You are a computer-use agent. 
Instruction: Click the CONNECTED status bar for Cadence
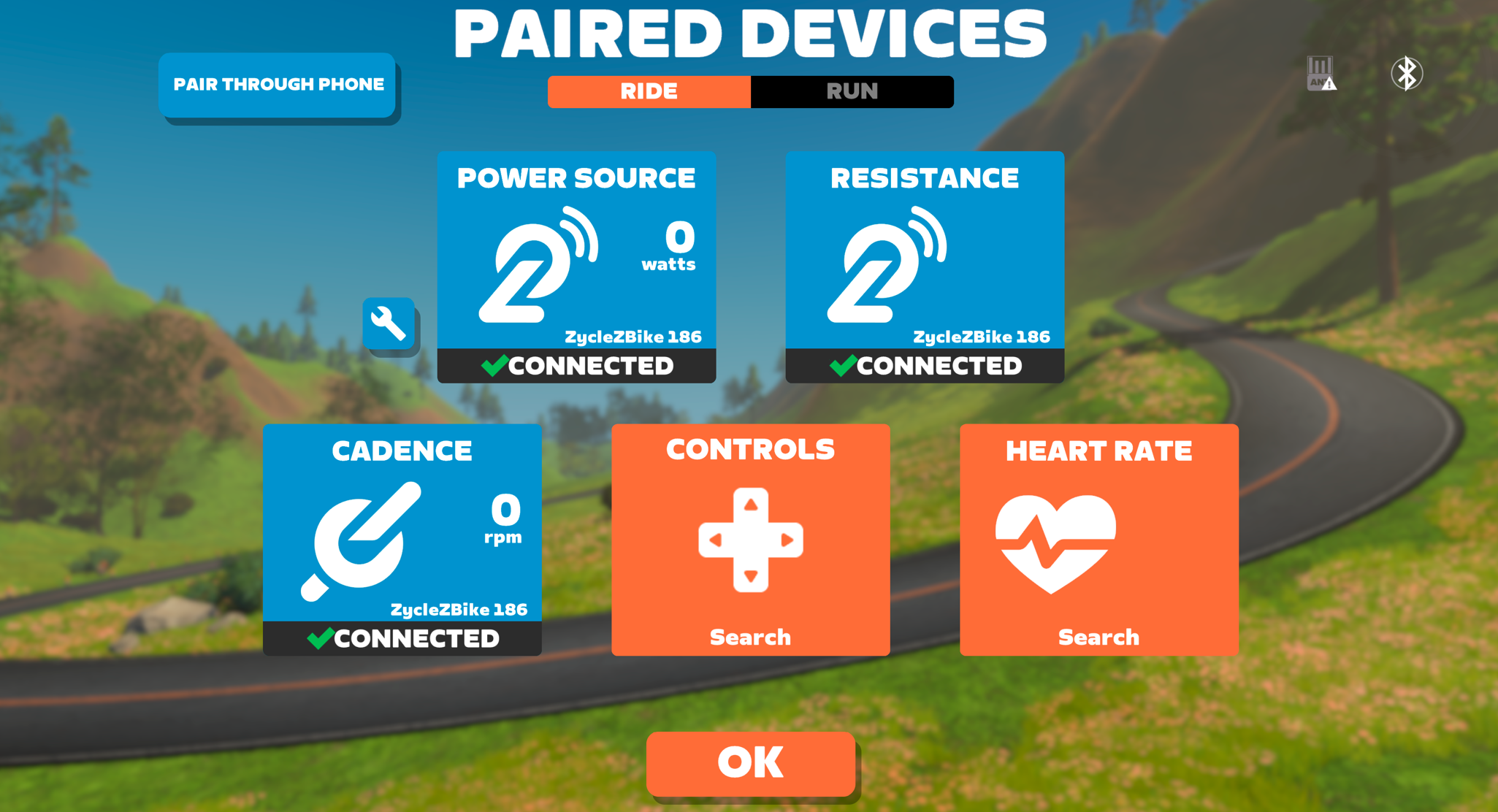point(402,637)
